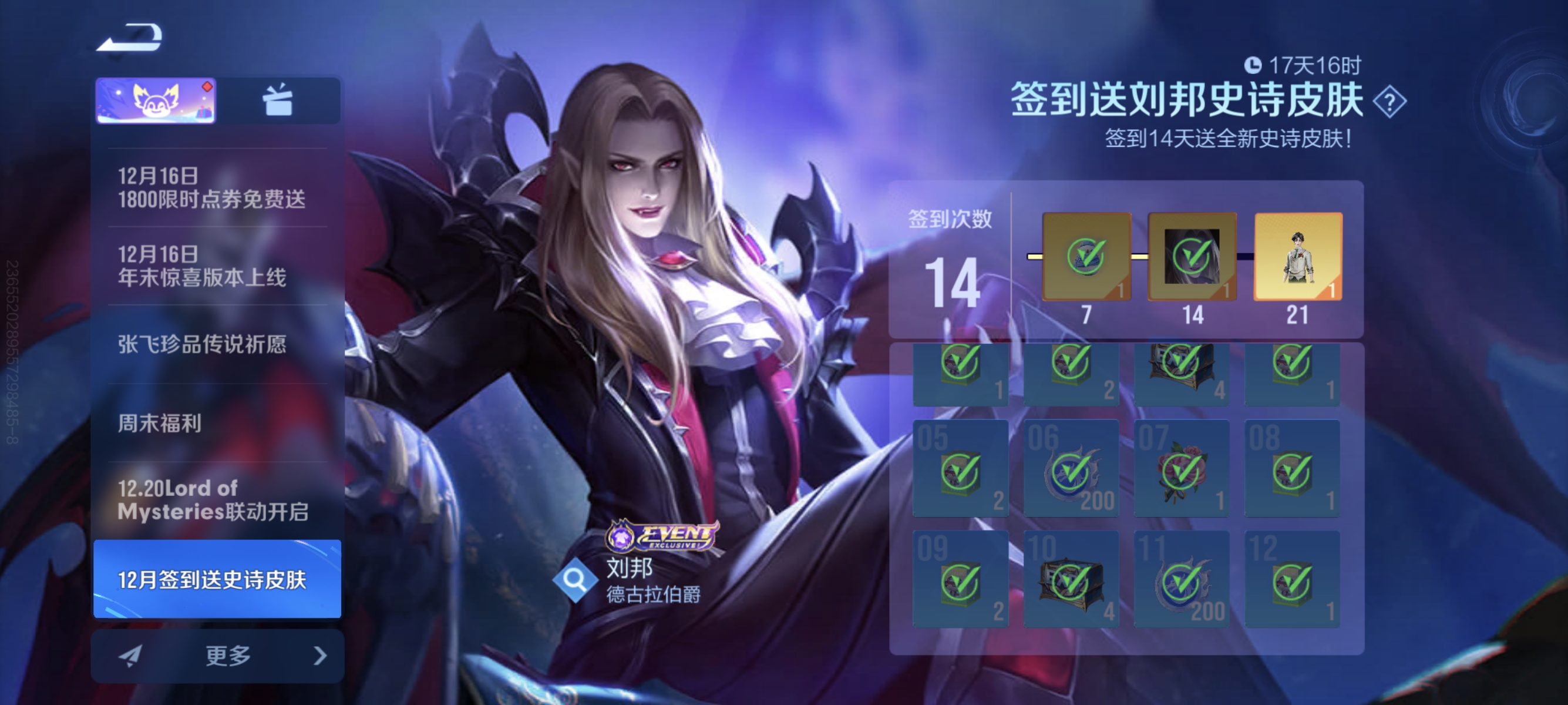Click the magnifier icon next to 刘邦
Image resolution: width=1568 pixels, height=705 pixels.
[x=578, y=583]
